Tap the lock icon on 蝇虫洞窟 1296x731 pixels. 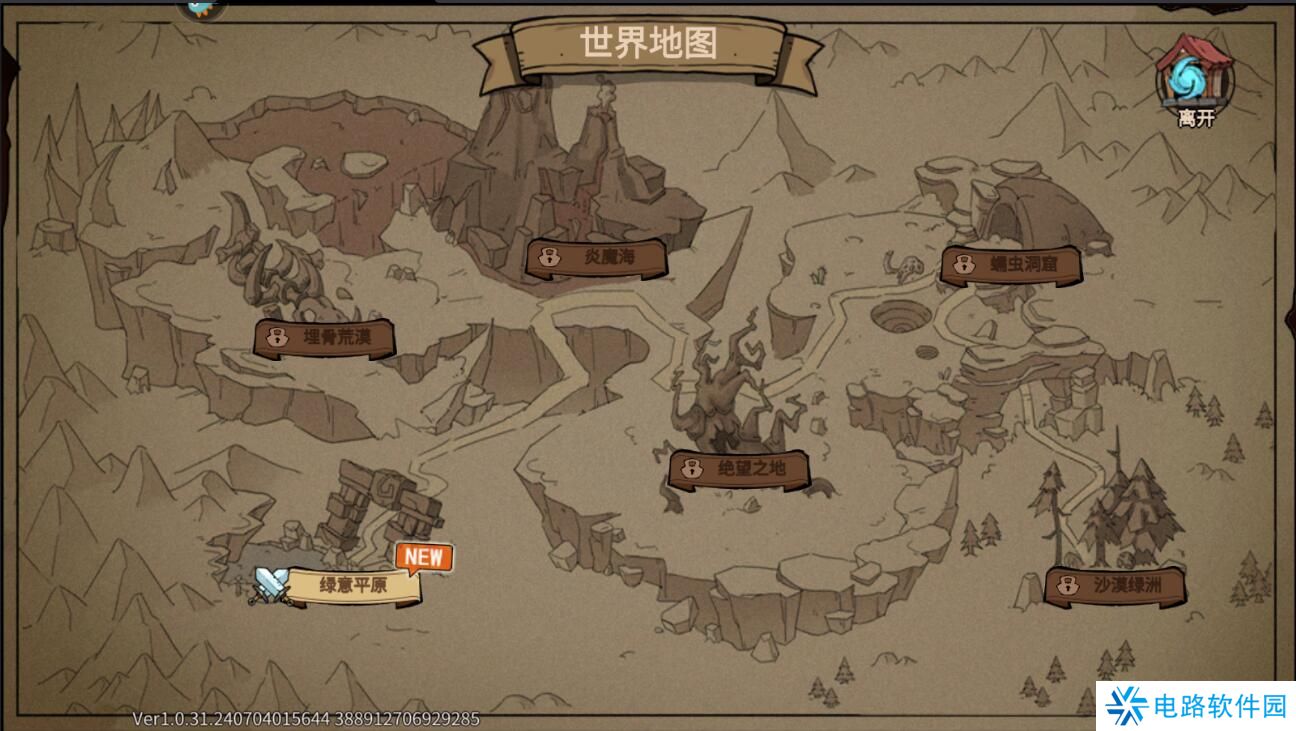tap(961, 264)
